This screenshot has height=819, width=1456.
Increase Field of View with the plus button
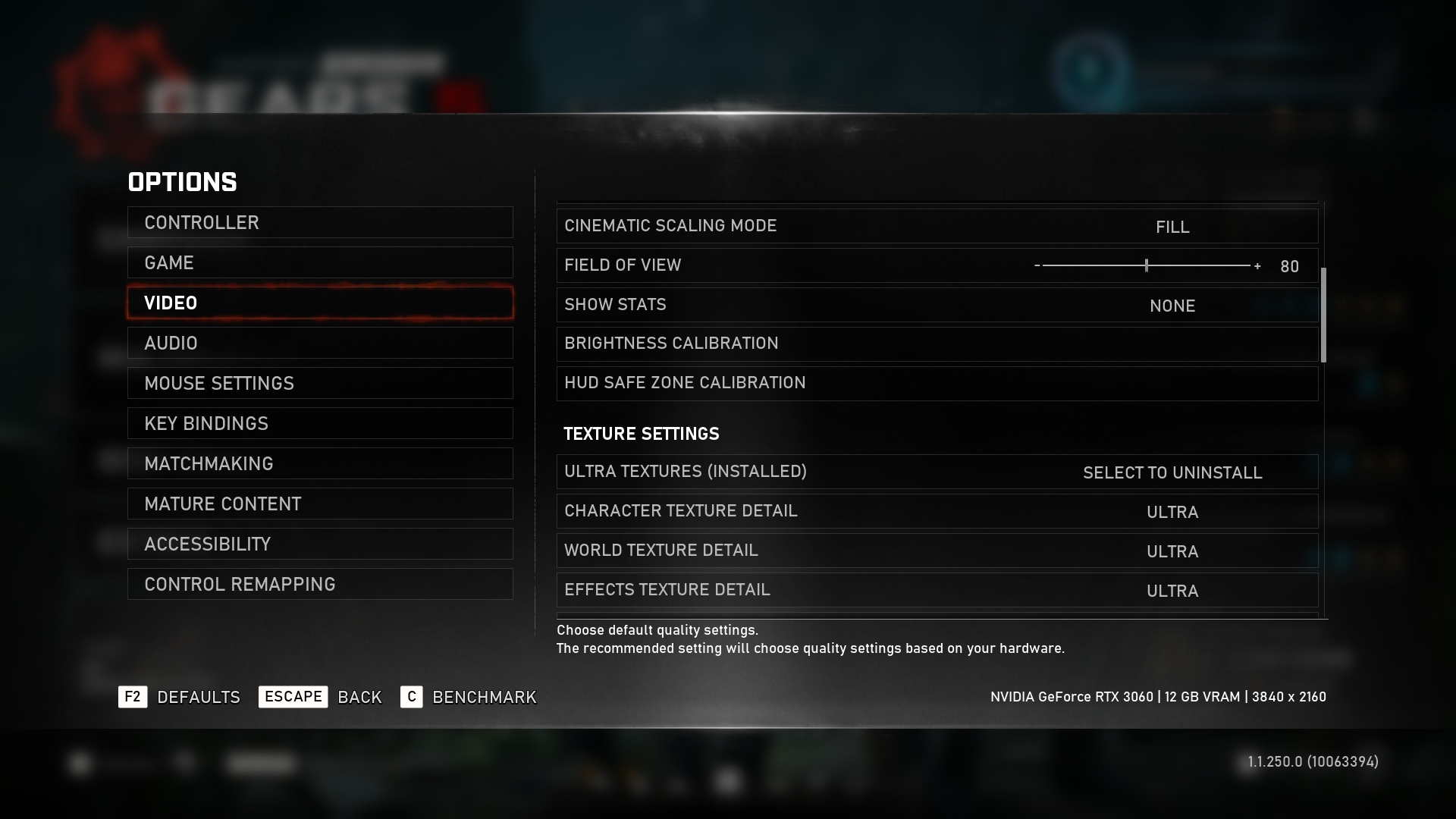[x=1257, y=266]
